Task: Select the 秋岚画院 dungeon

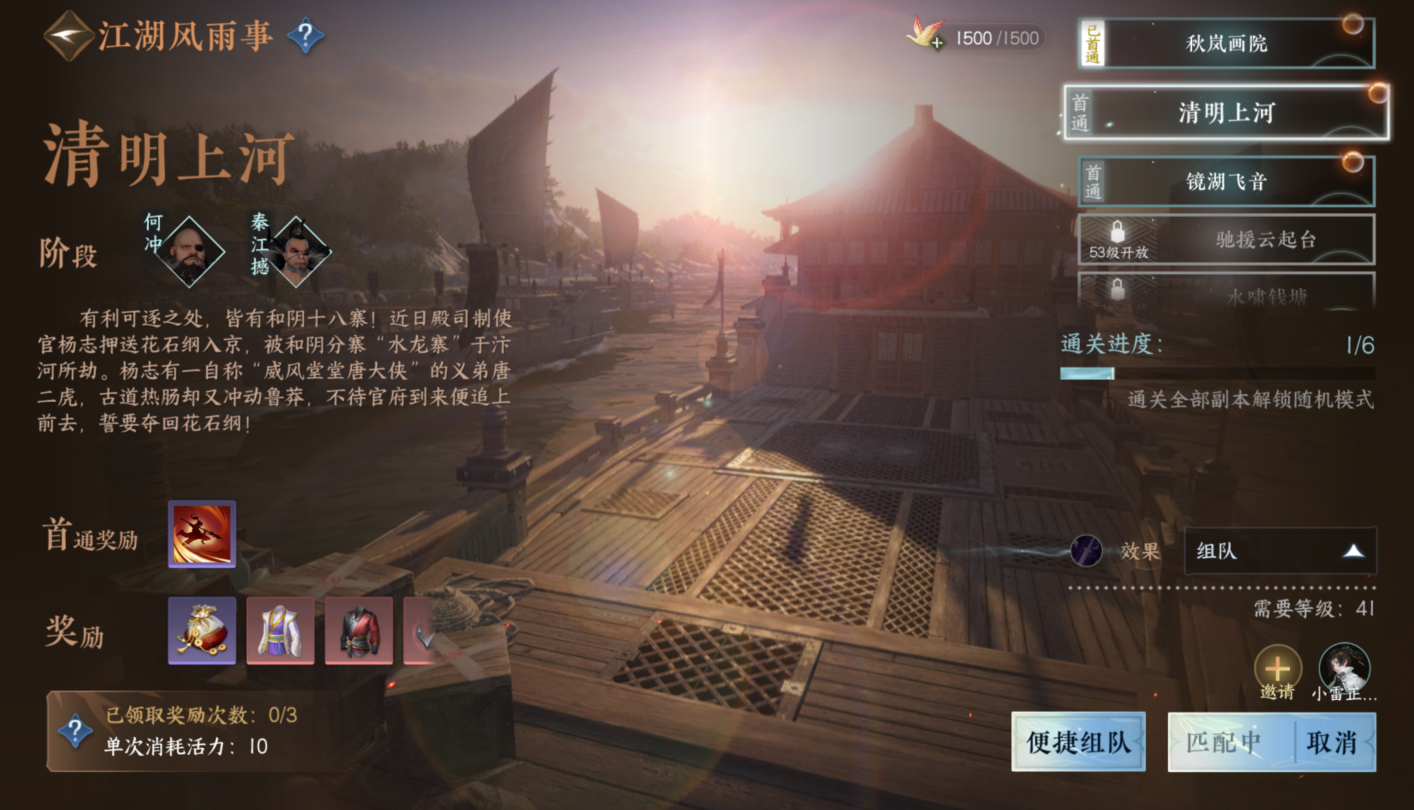Action: click(x=1226, y=44)
